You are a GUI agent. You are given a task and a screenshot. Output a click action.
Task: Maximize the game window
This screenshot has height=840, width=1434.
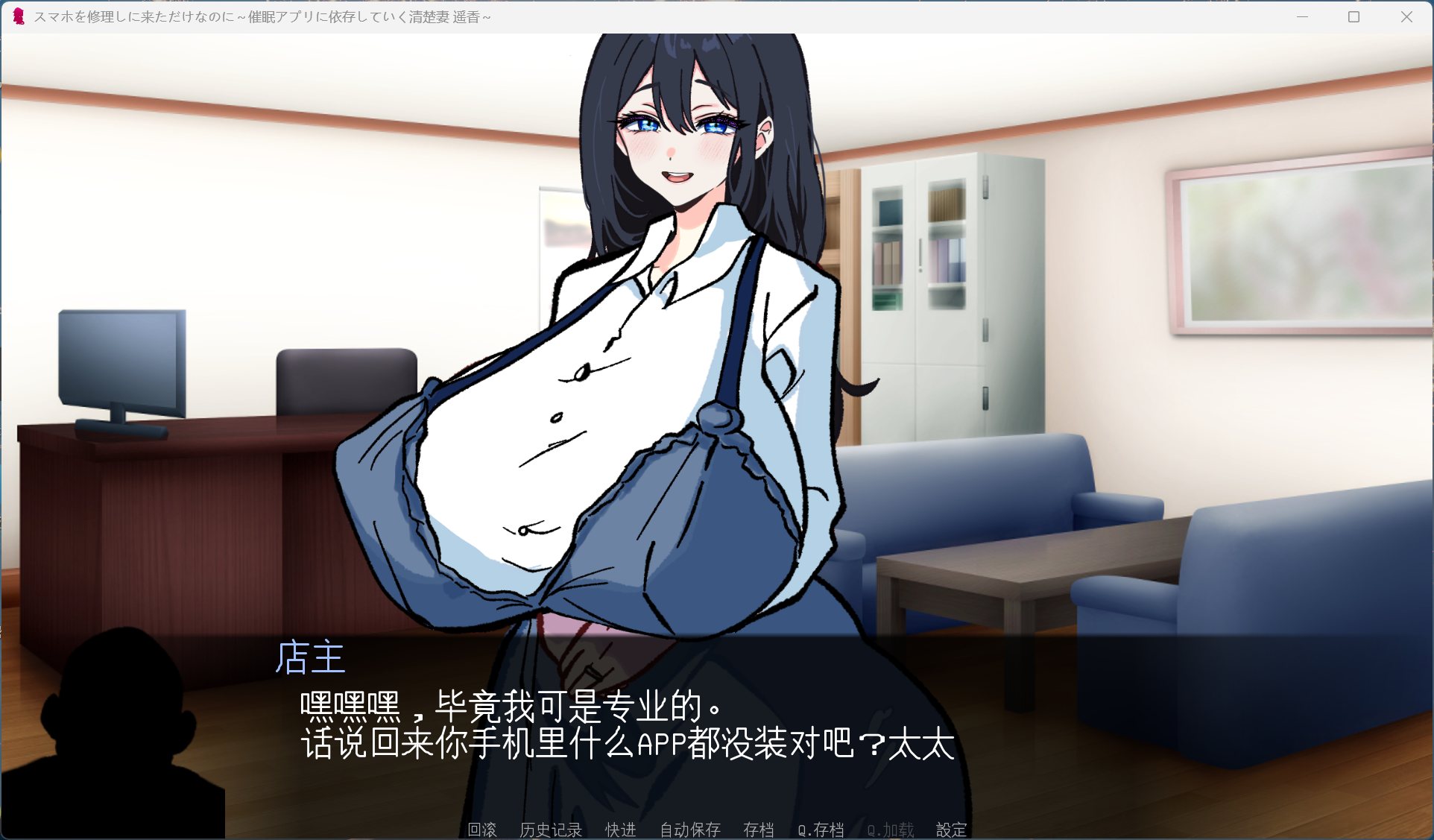click(x=1354, y=16)
